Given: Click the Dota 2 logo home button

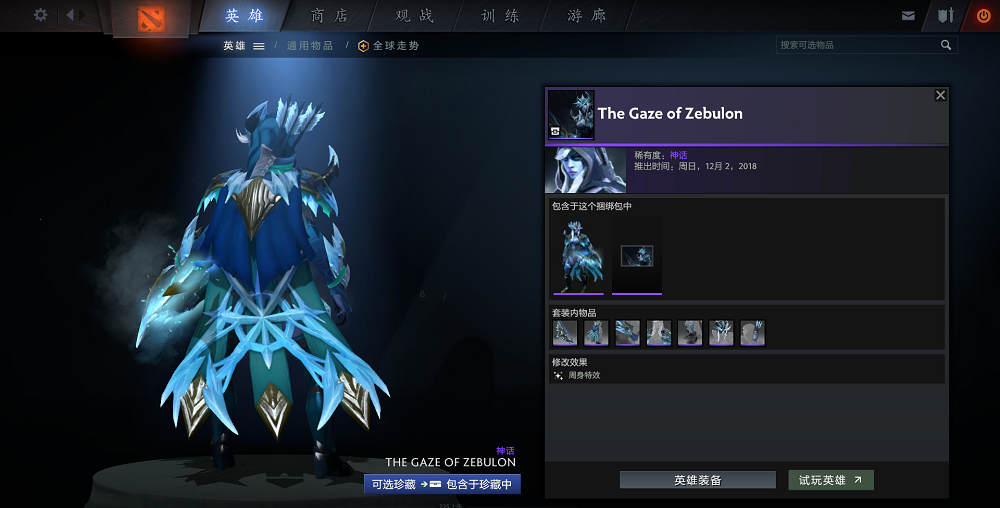Looking at the screenshot, I should (x=153, y=18).
